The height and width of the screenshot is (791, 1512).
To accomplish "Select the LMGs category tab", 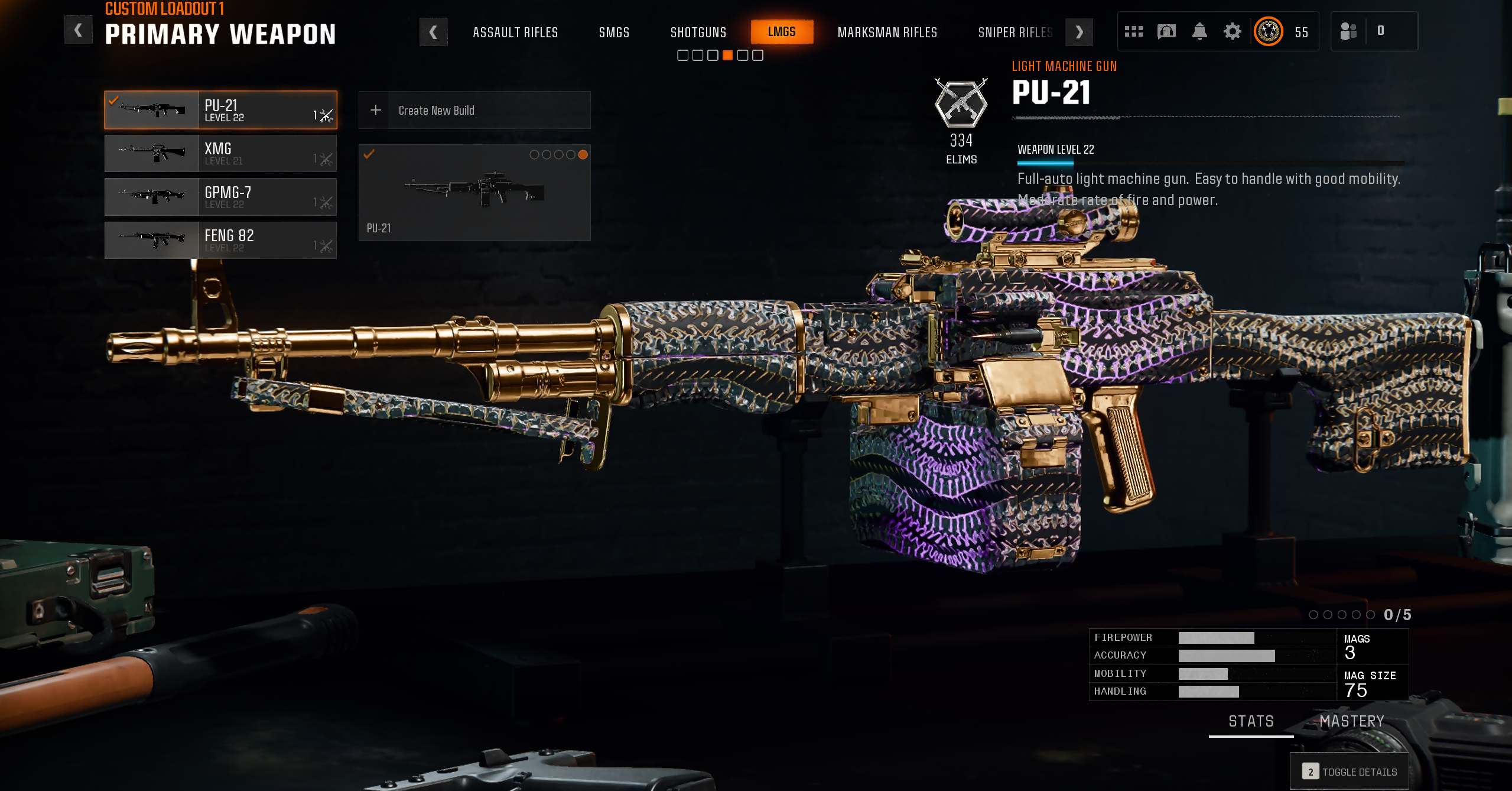I will (x=781, y=32).
